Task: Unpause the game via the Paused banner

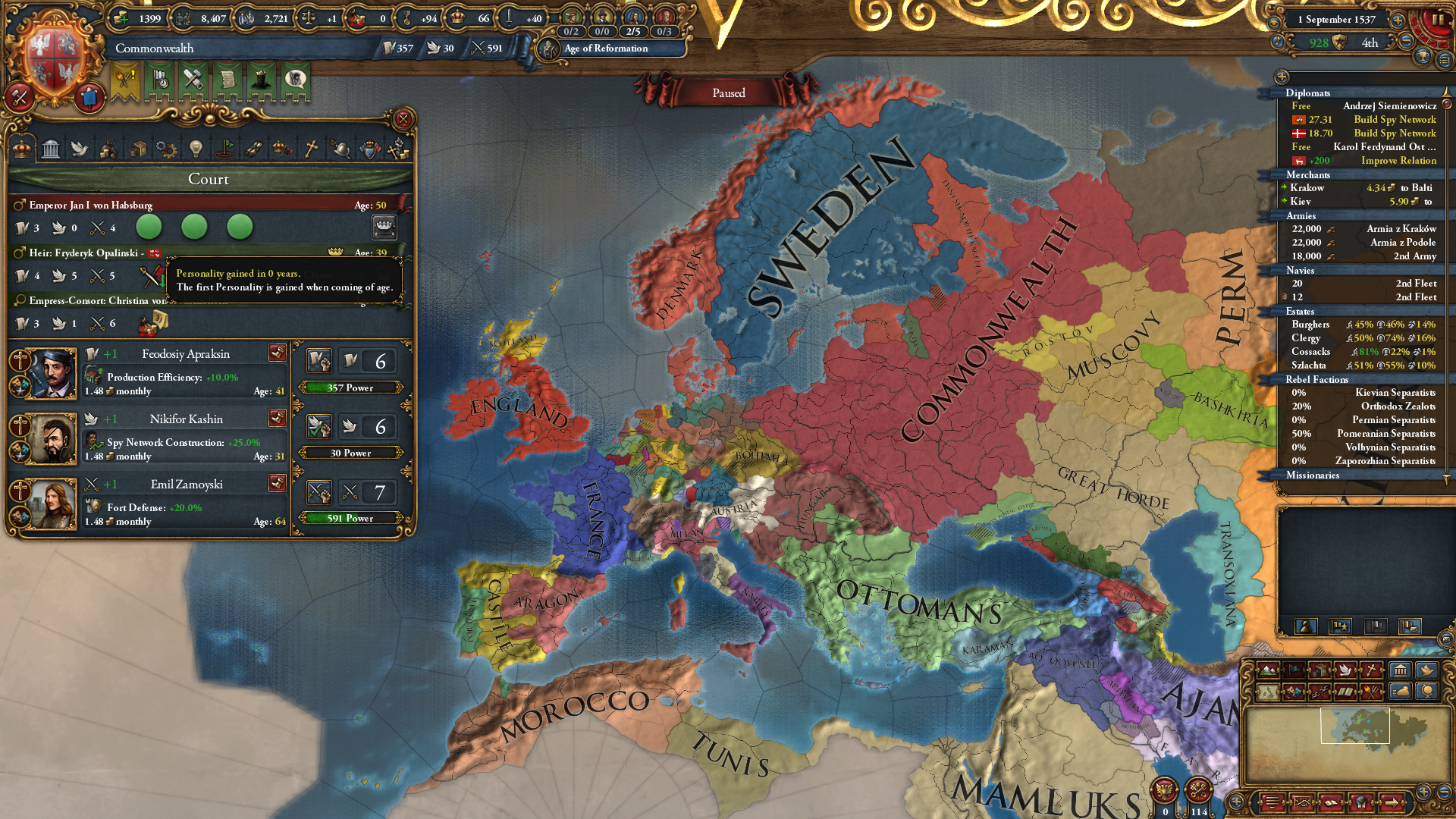Action: click(x=727, y=93)
